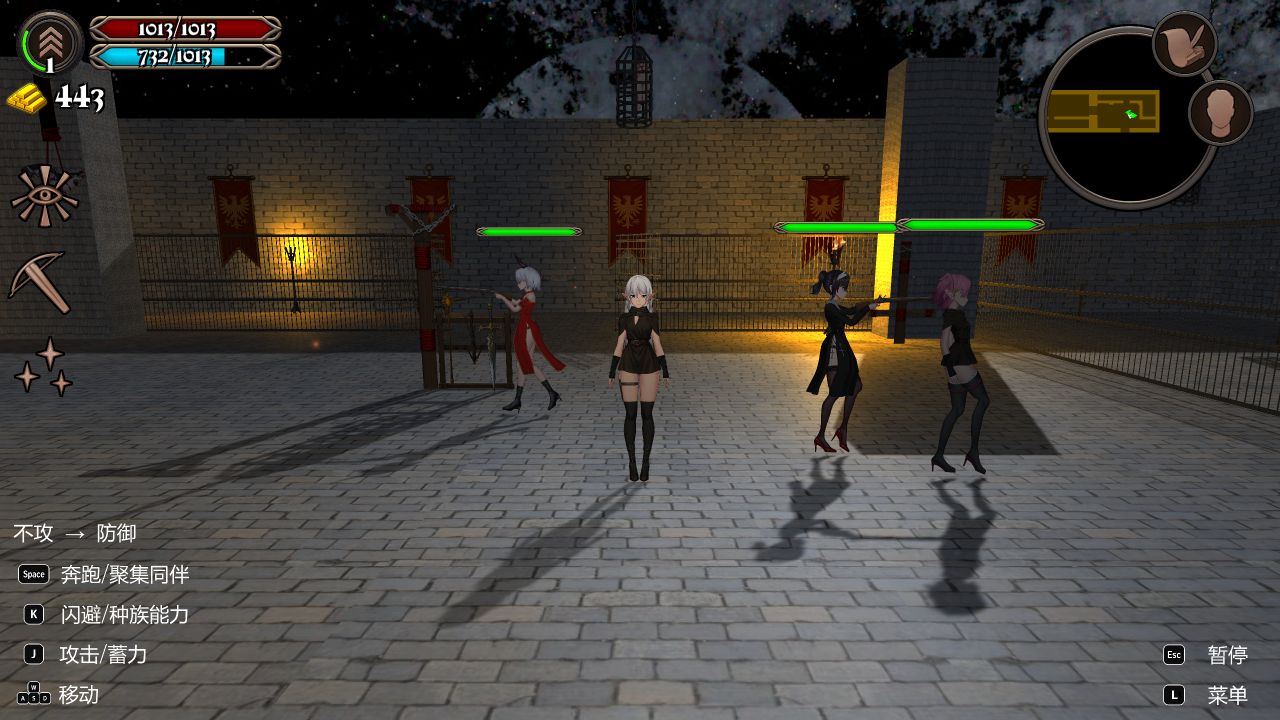Click the 移动 movement command label
Screen dimensions: 1280x720
[80, 694]
